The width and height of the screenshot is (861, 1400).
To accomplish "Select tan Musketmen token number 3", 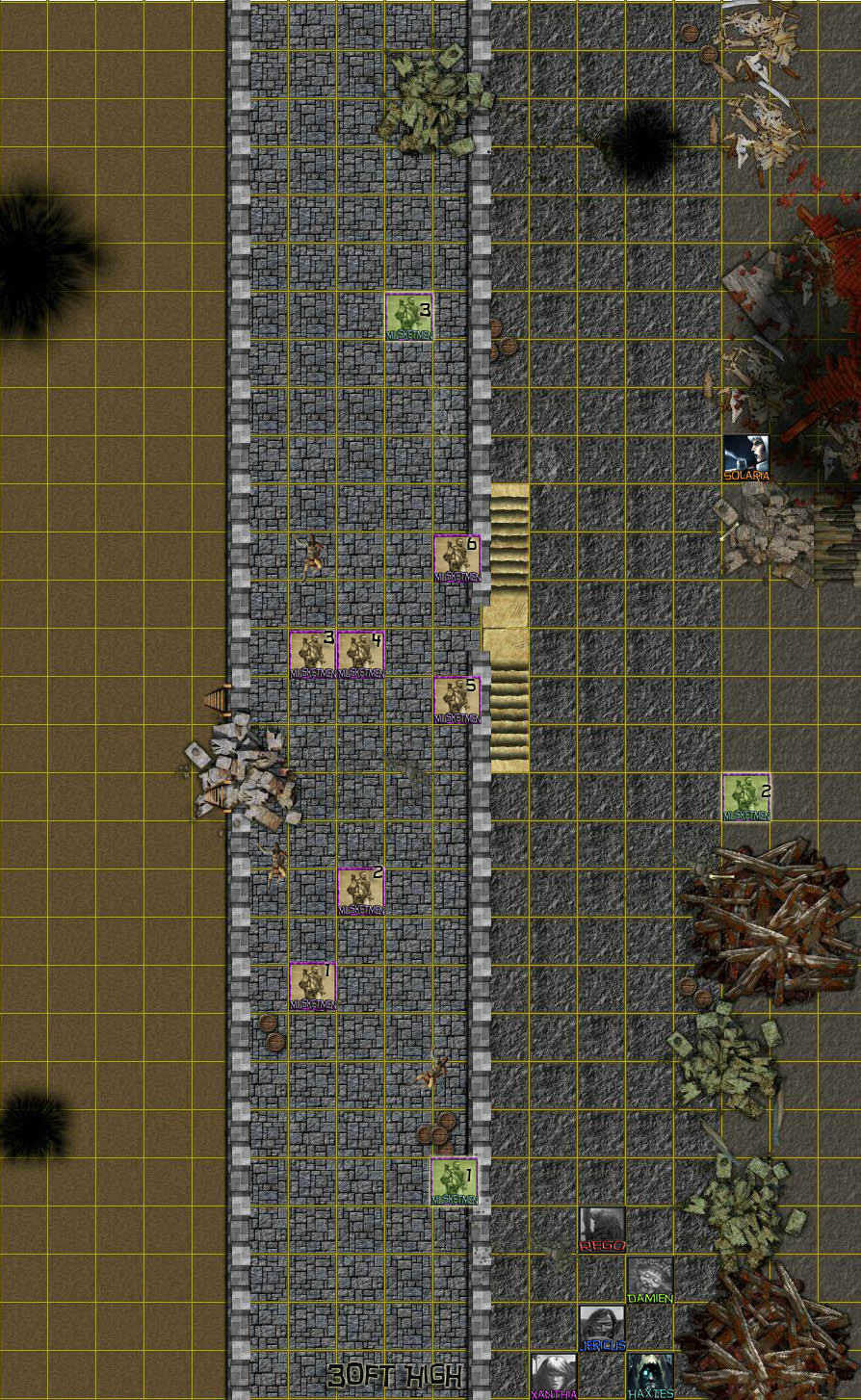I will [313, 655].
